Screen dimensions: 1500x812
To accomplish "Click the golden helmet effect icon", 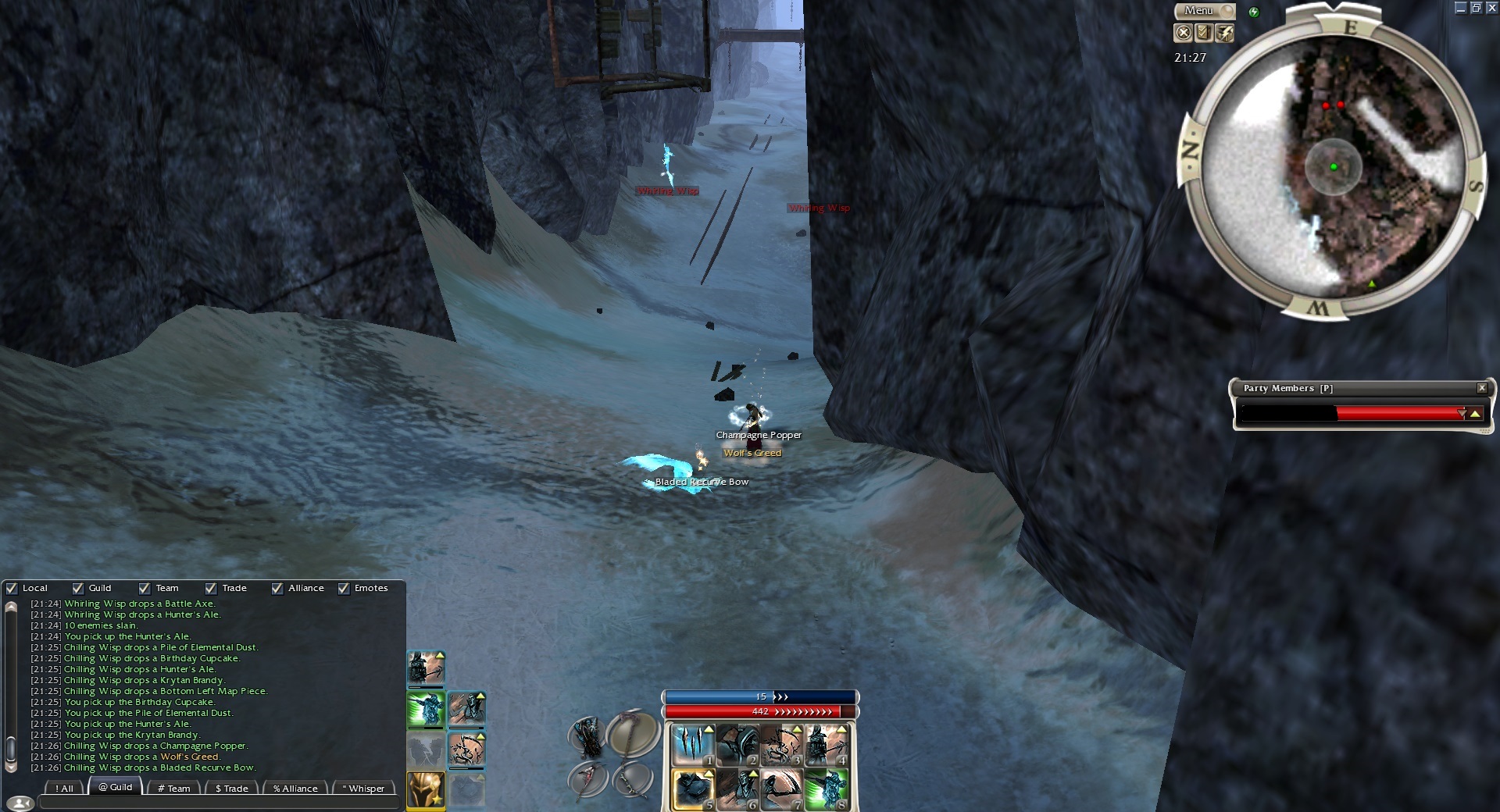I will [426, 790].
